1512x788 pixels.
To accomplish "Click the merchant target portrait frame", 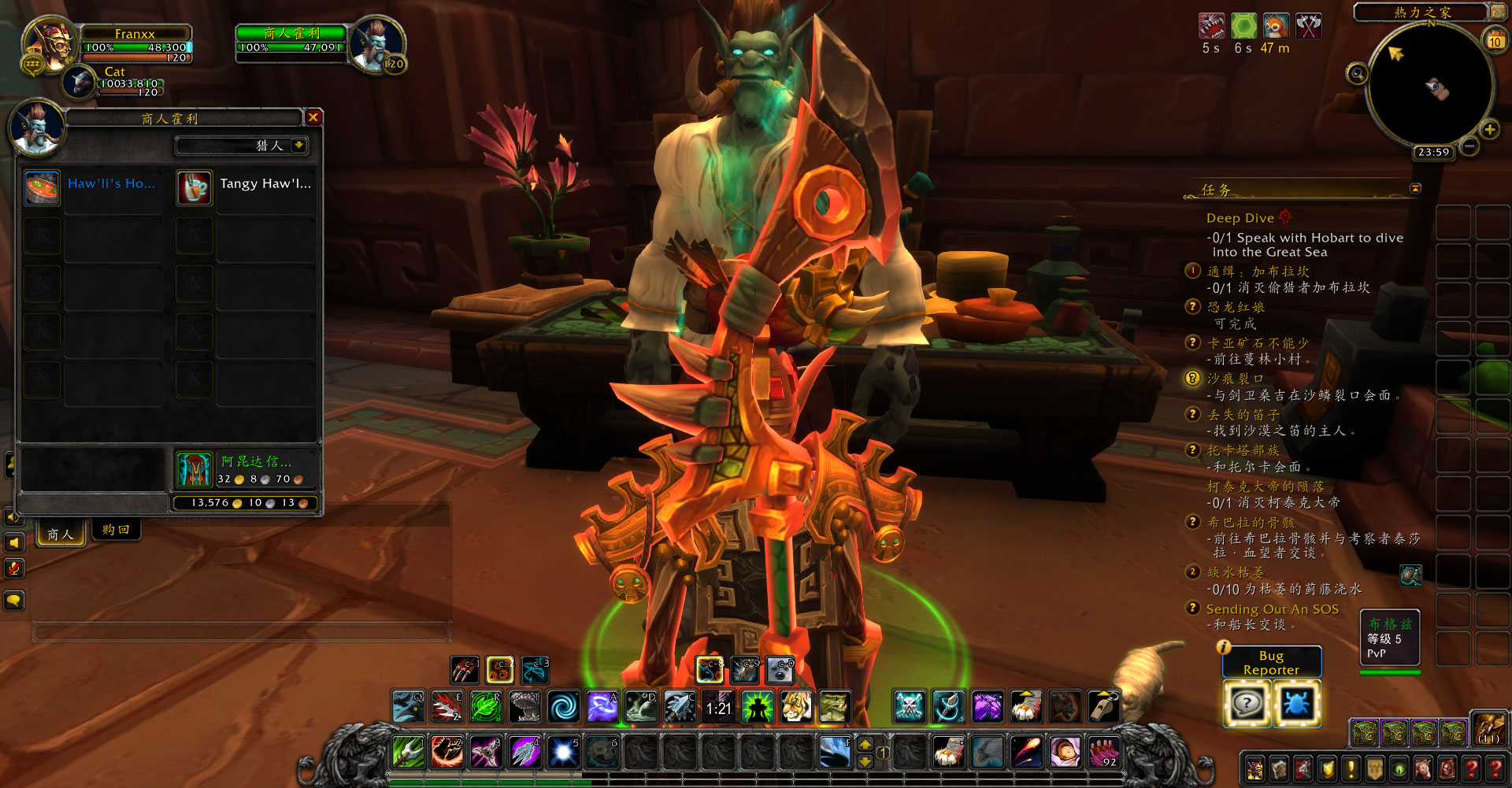I will [x=376, y=43].
